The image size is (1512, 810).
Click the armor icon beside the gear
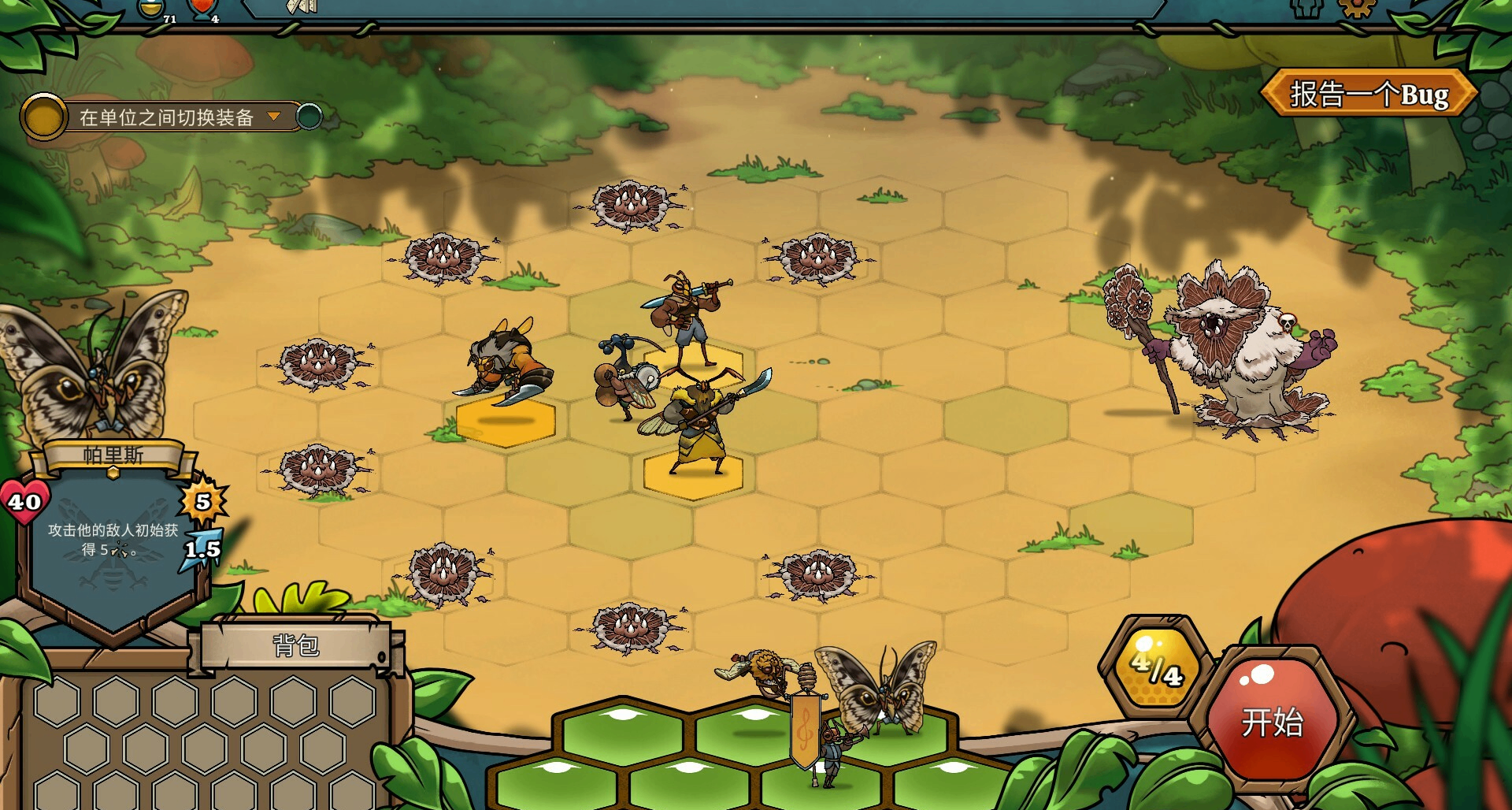pyautogui.click(x=1306, y=8)
